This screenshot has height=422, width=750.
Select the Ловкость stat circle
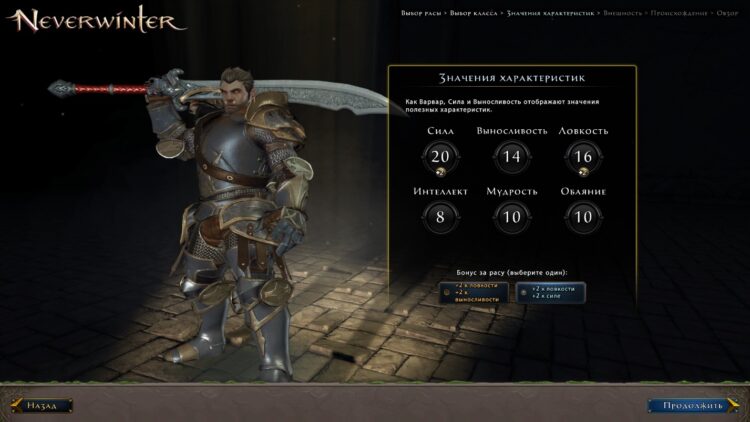[x=584, y=156]
